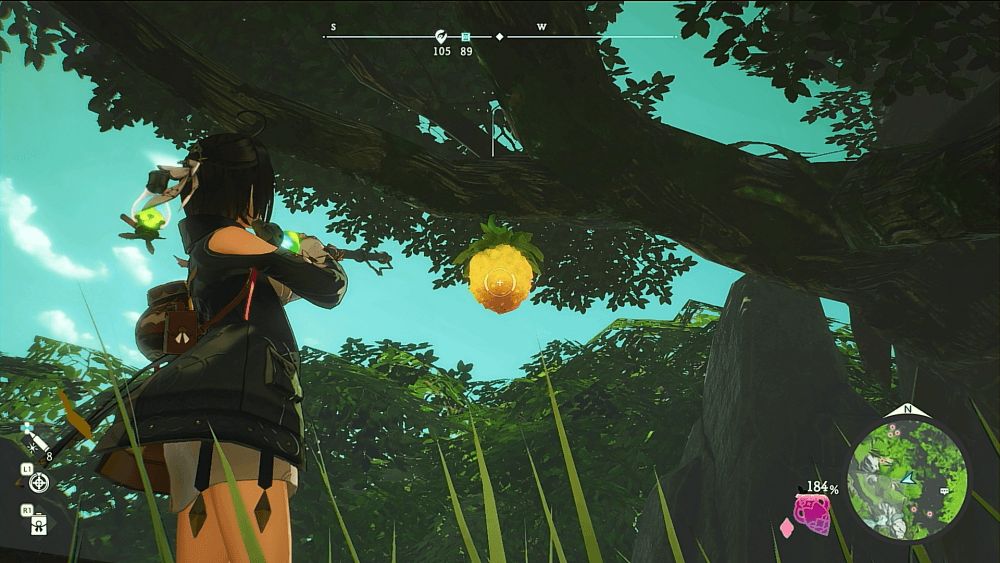Open the circular minimap
Image resolution: width=1000 pixels, height=563 pixels.
(907, 477)
